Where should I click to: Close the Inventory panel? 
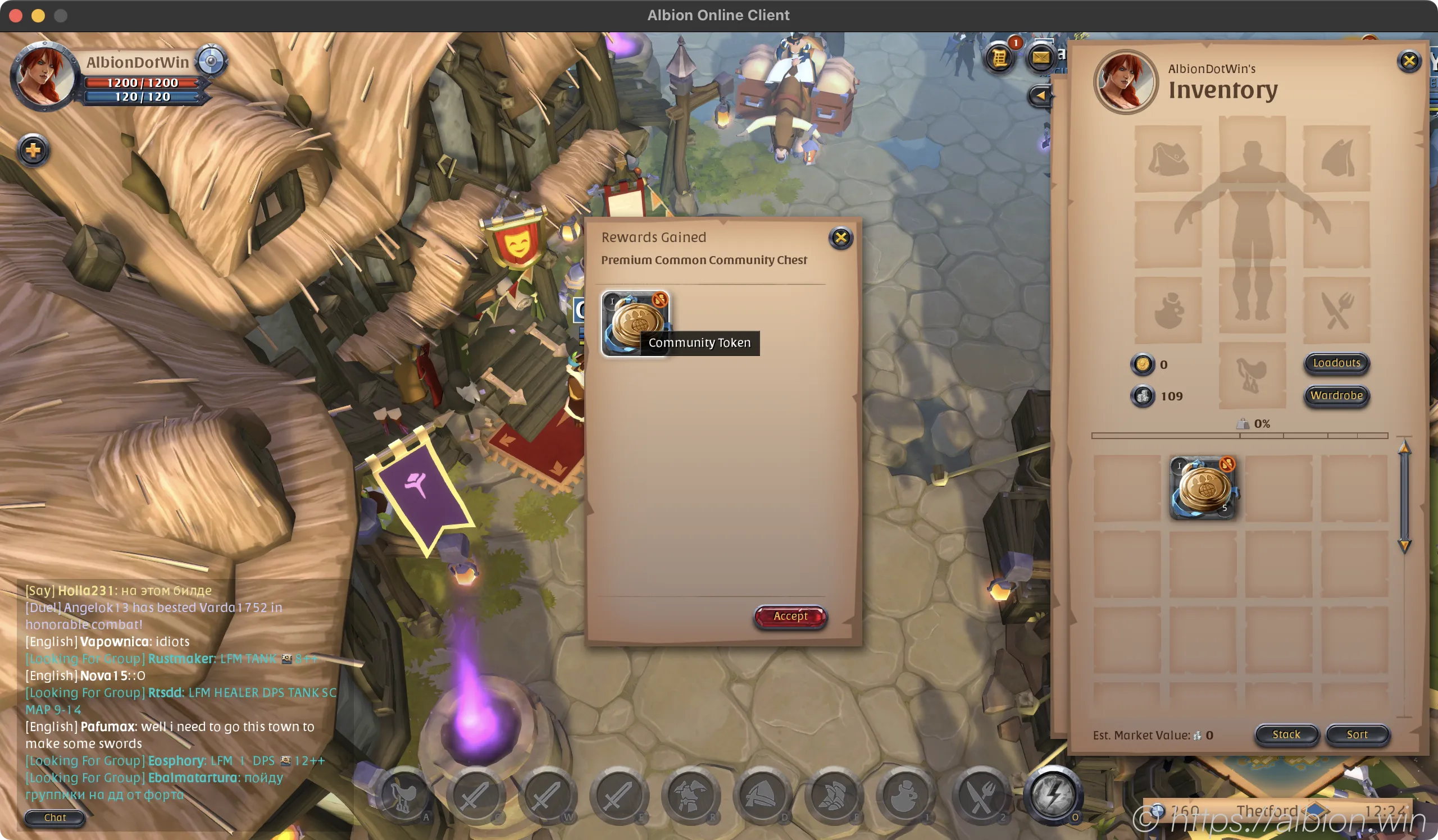(1409, 61)
